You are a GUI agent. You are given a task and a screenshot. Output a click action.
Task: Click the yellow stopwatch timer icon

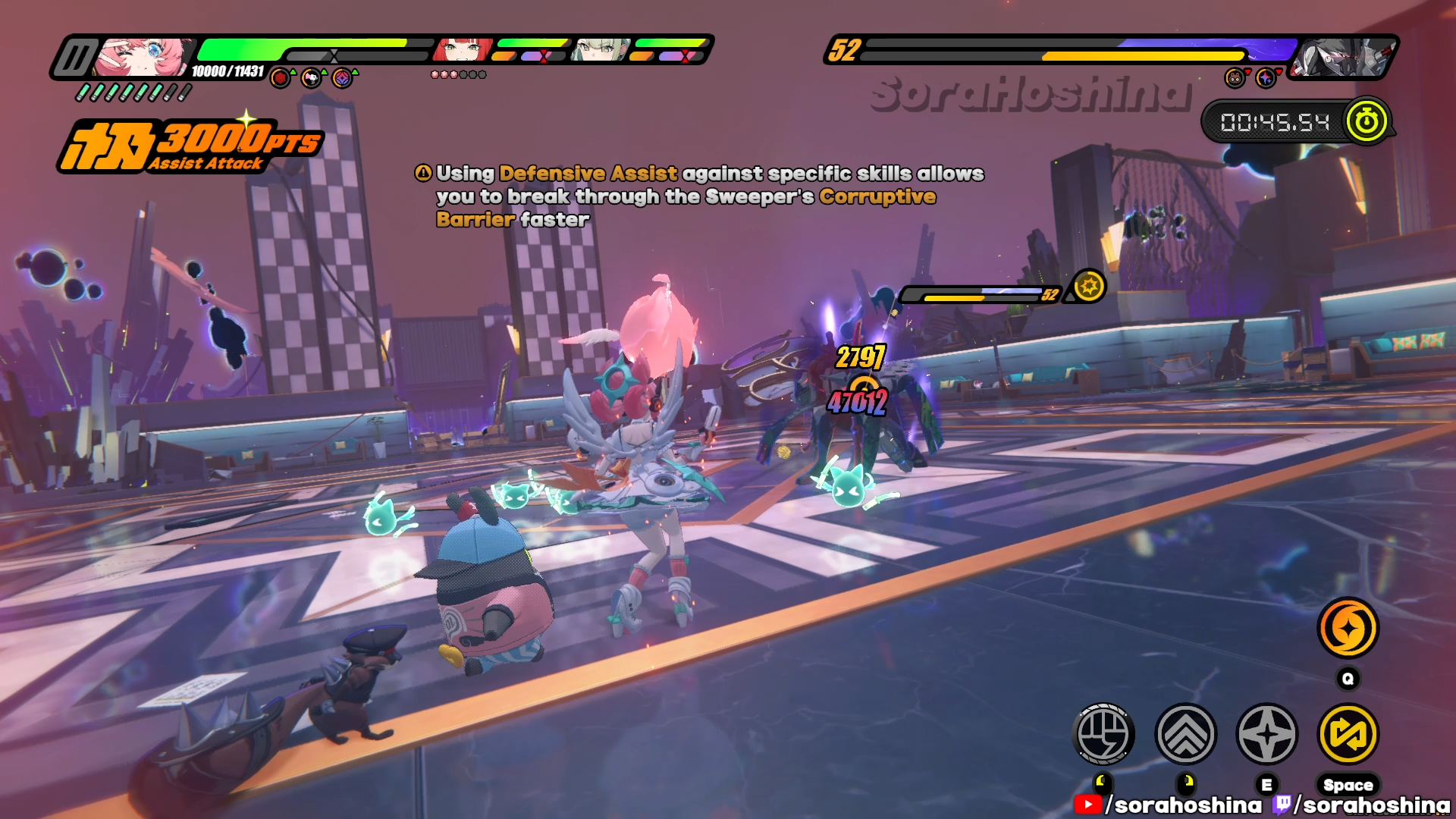(1367, 121)
